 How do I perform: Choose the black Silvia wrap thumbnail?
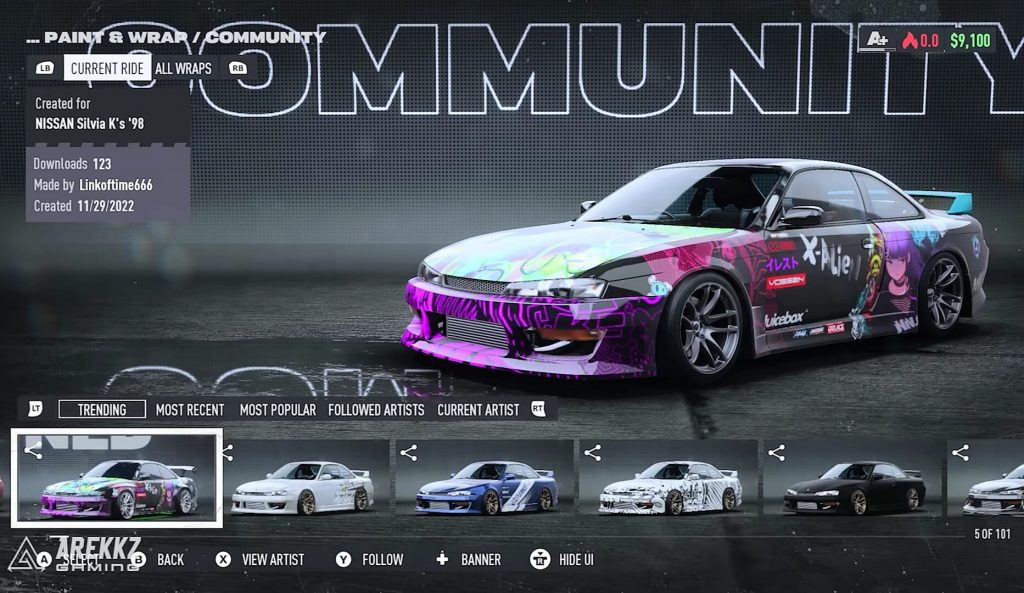pyautogui.click(x=854, y=486)
